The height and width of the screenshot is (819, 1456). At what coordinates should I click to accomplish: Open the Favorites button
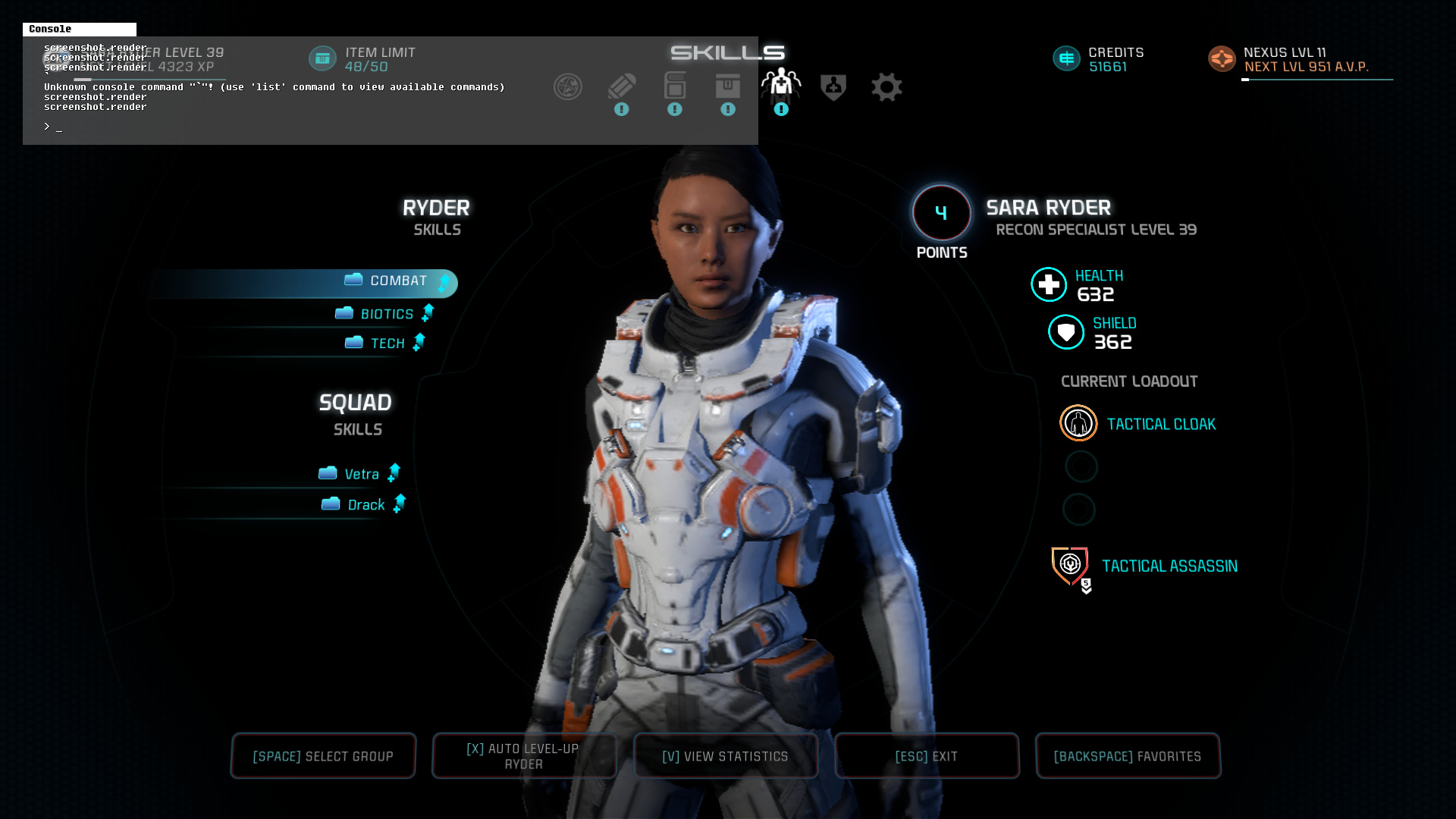(x=1127, y=756)
